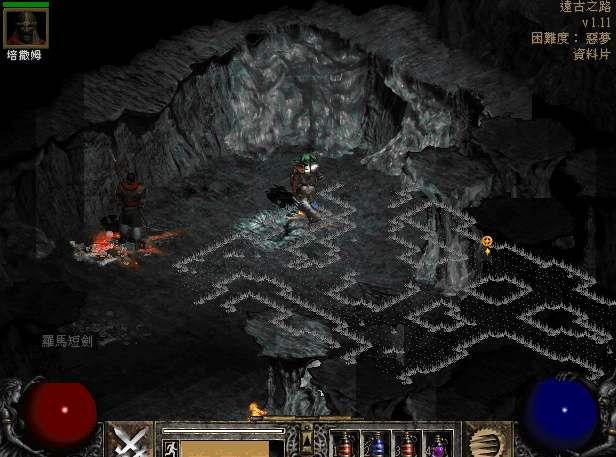Screen dimensions: 616x457
Task: Use the purple rejuvenation potion in belt
Action: click(x=438, y=443)
